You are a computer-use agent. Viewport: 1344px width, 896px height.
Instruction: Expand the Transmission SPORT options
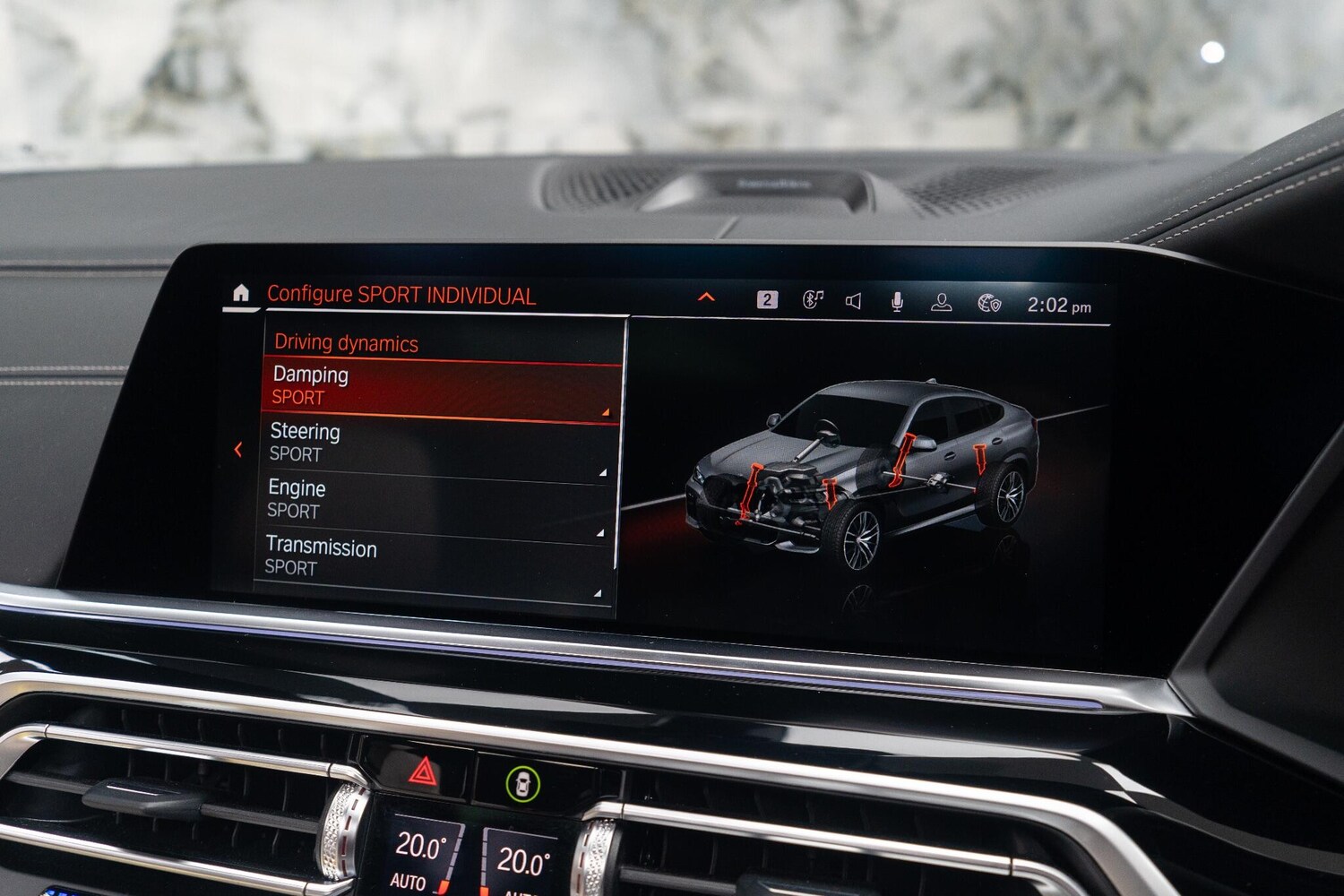point(599,590)
